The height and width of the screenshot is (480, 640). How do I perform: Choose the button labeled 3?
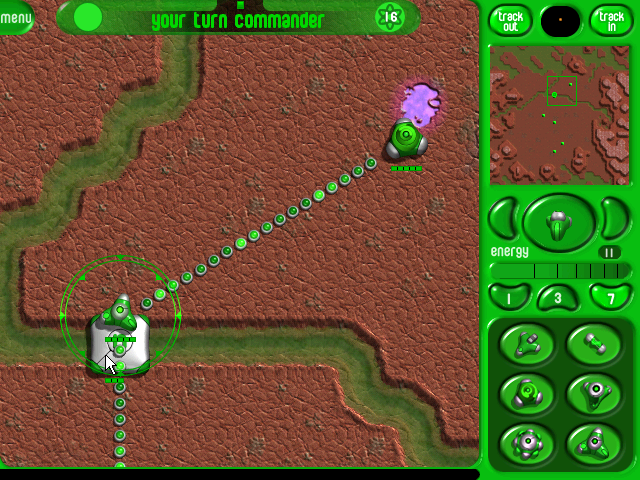pos(558,298)
